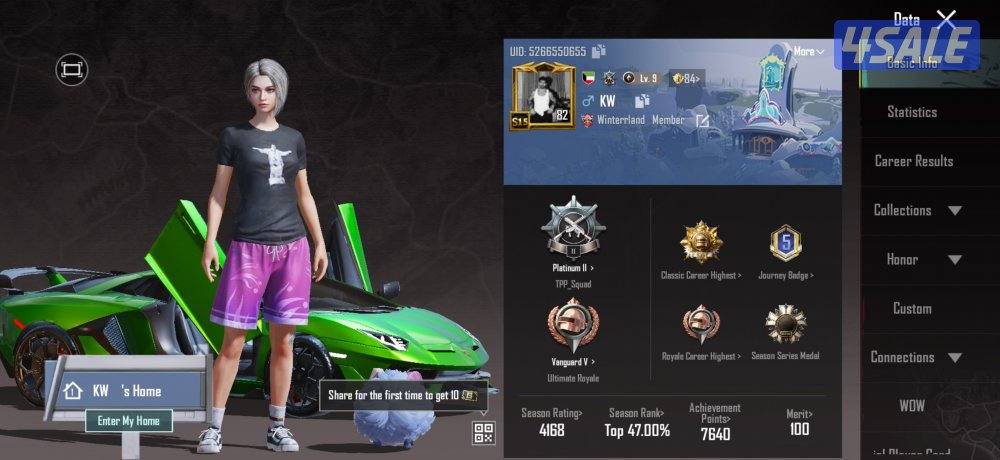1000x460 pixels.
Task: Select the WOW tab
Action: tap(912, 406)
